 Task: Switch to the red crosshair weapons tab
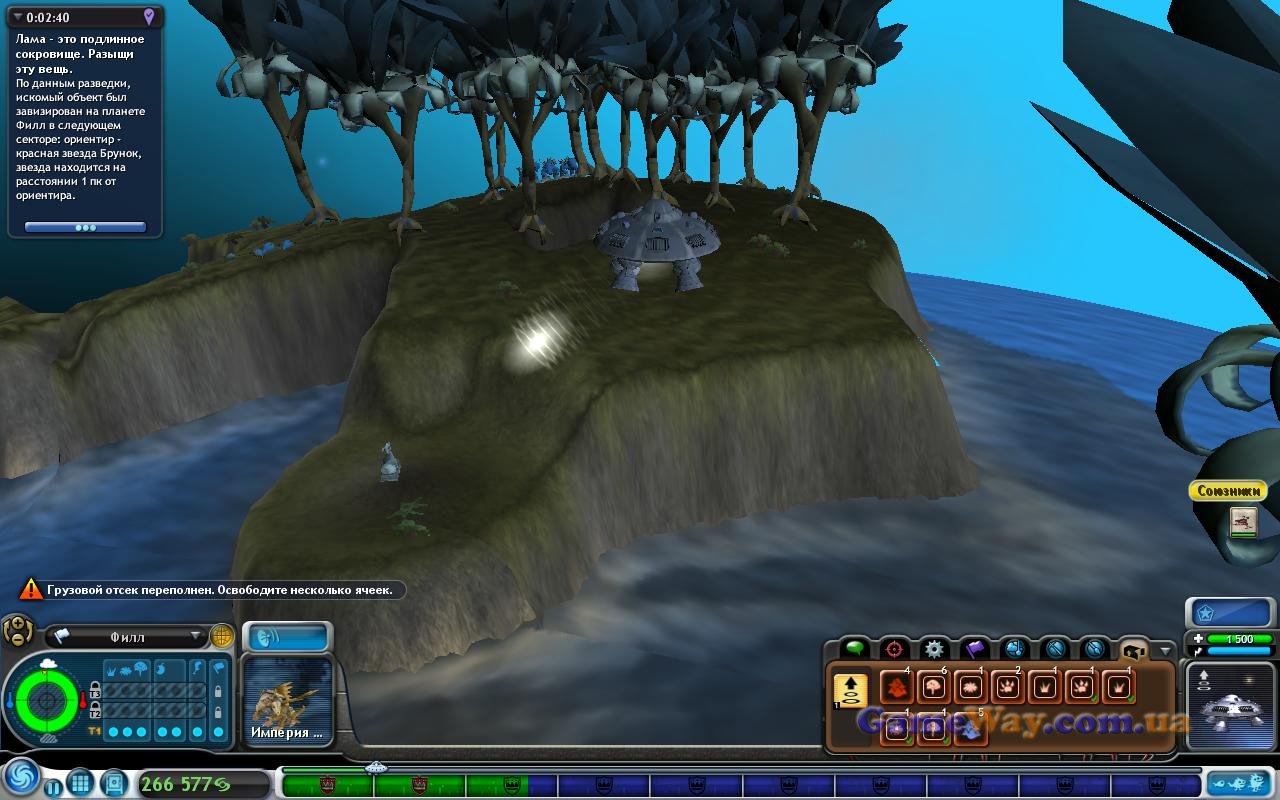(894, 648)
